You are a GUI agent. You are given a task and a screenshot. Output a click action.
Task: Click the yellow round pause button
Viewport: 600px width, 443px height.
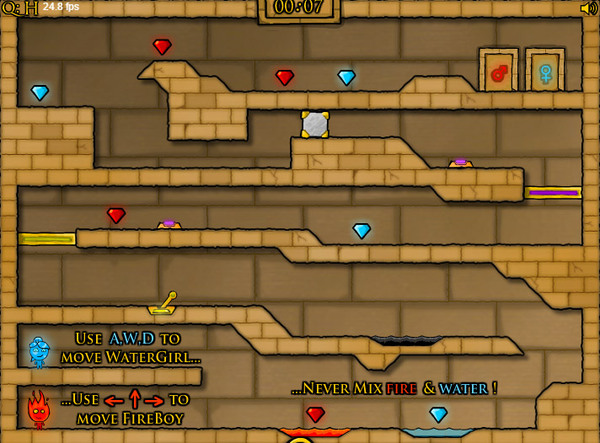click(x=300, y=438)
